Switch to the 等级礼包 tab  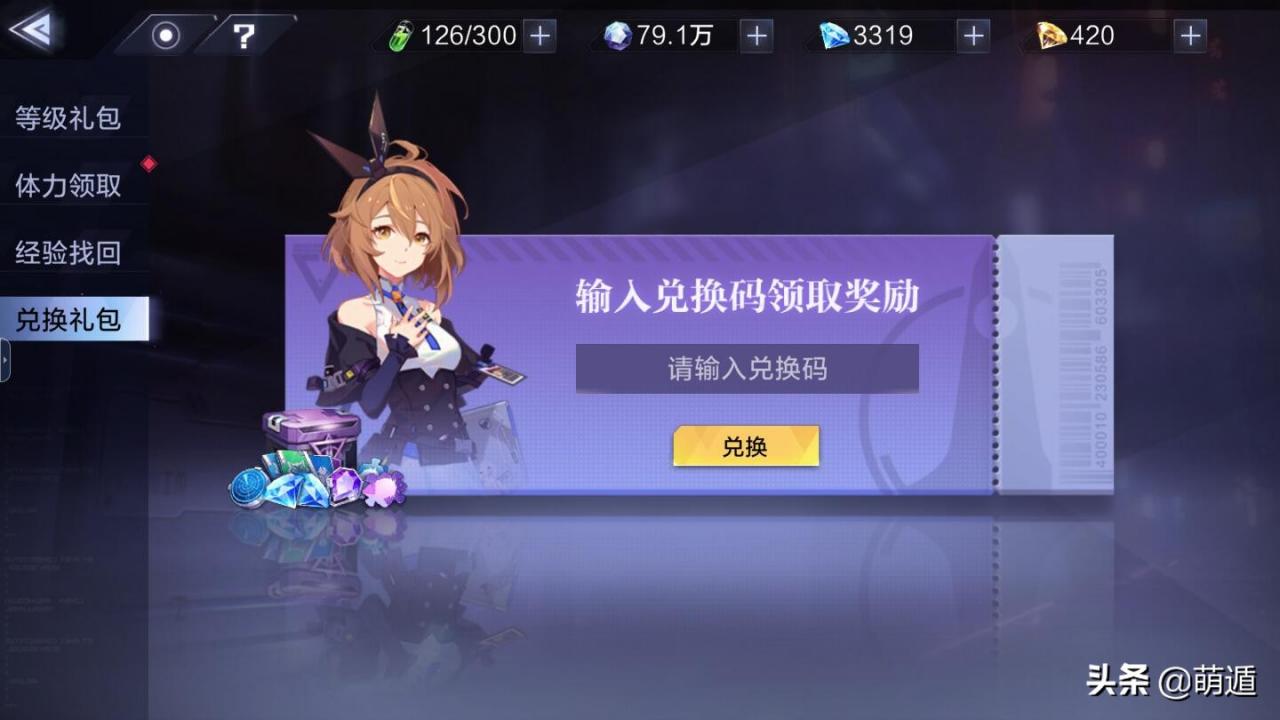pos(66,118)
